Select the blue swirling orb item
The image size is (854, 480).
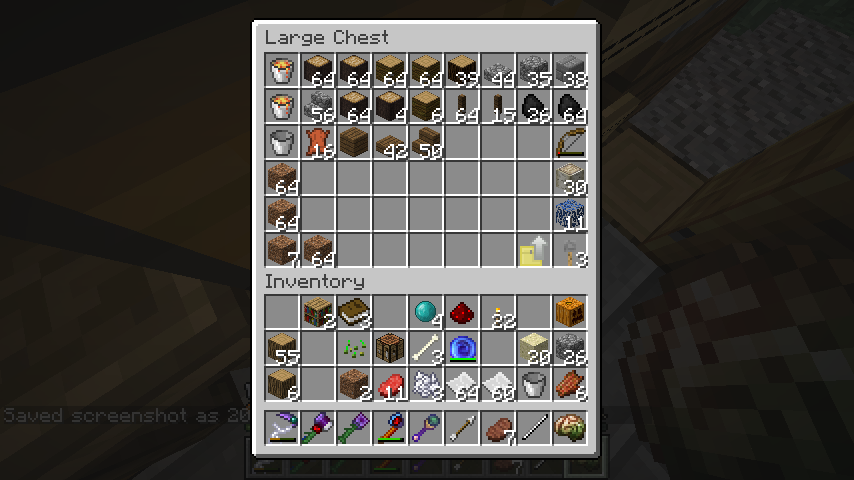[x=461, y=348]
